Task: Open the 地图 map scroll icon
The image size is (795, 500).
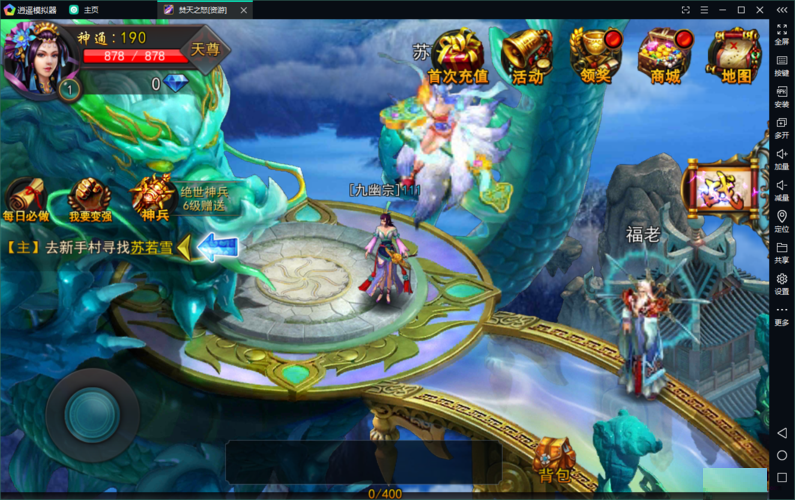Action: pos(736,55)
